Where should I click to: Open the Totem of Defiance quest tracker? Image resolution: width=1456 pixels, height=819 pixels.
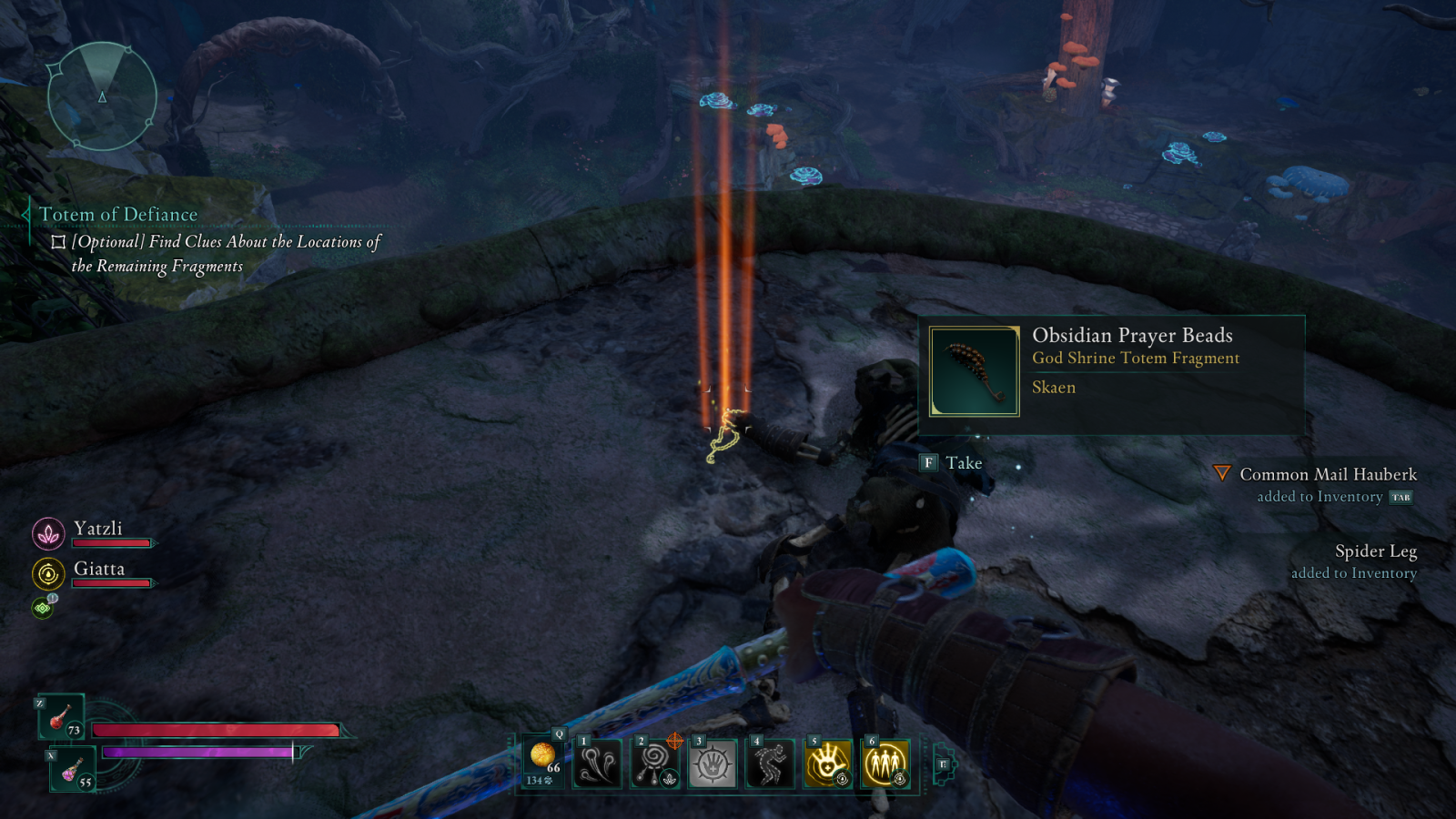point(118,215)
